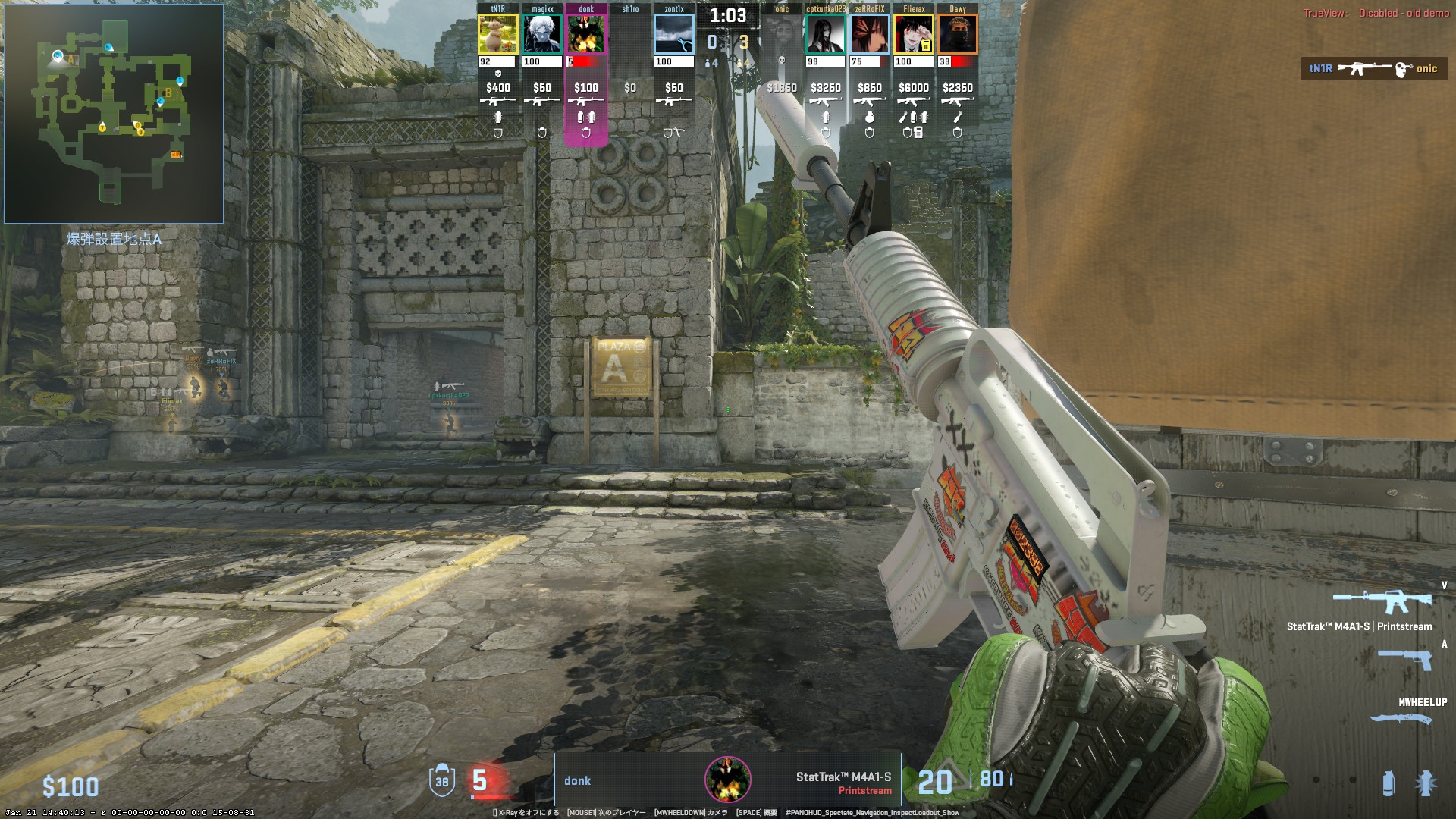Select the molotov grenade icon

click(1425, 783)
